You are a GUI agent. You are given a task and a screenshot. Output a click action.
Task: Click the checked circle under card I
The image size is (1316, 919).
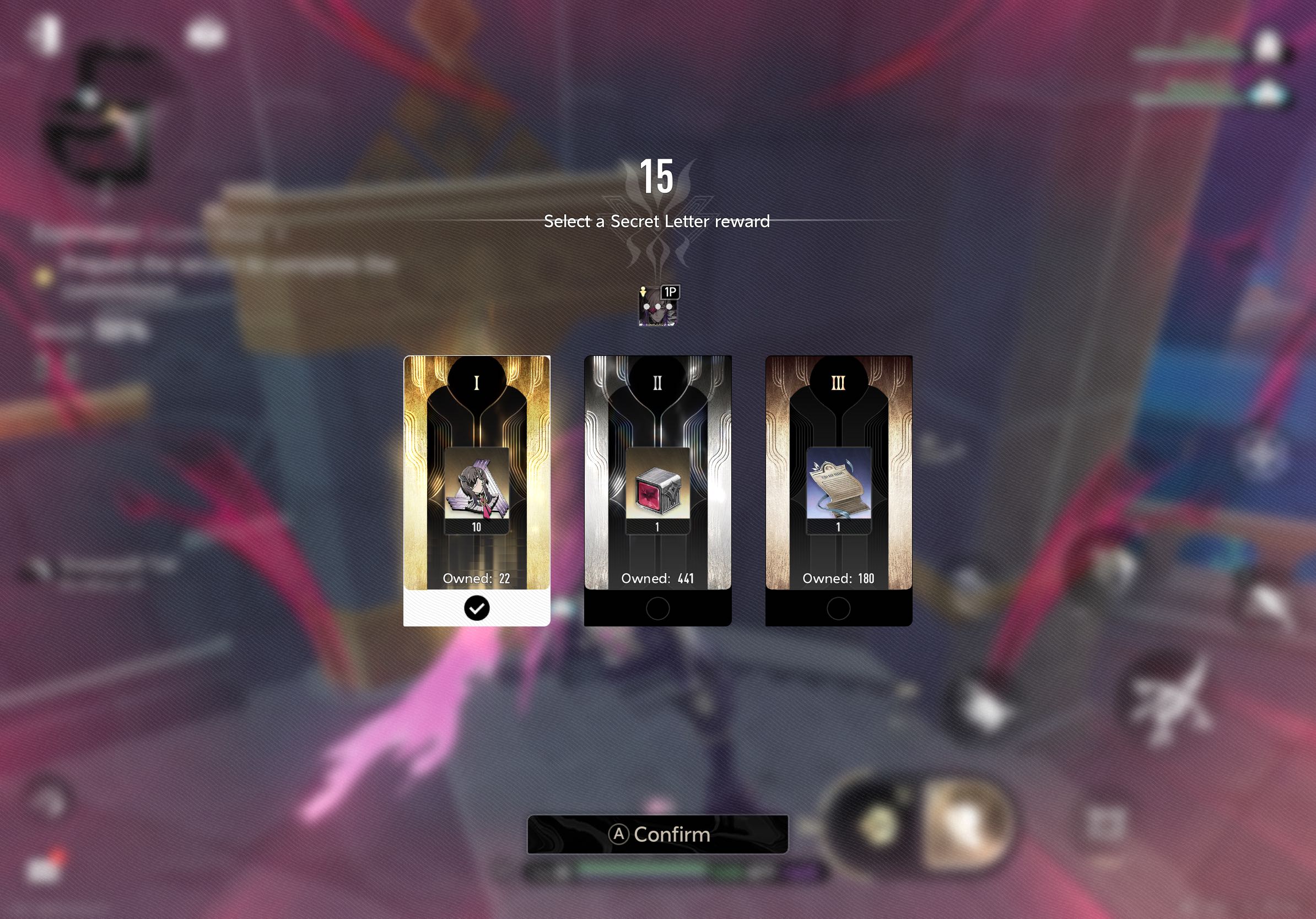coord(476,608)
